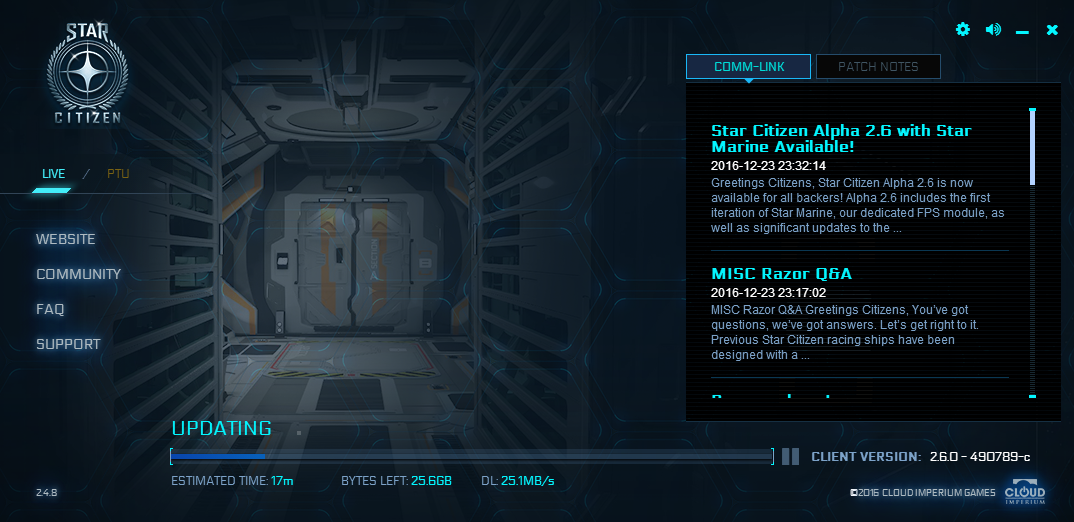Pause the update download
This screenshot has width=1074, height=522.
coord(790,456)
